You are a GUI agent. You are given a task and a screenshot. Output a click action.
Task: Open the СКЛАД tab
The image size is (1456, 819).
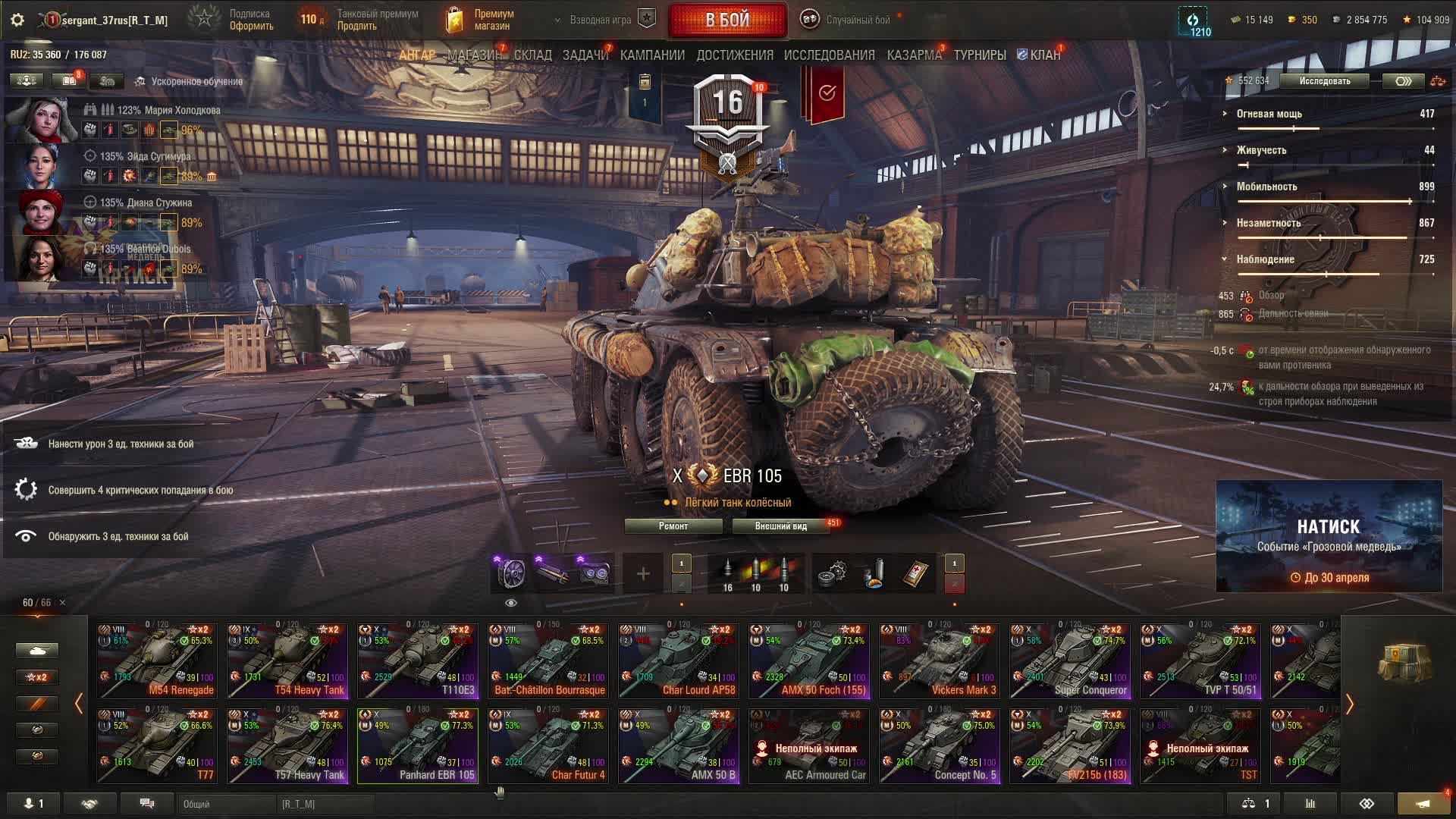click(532, 55)
